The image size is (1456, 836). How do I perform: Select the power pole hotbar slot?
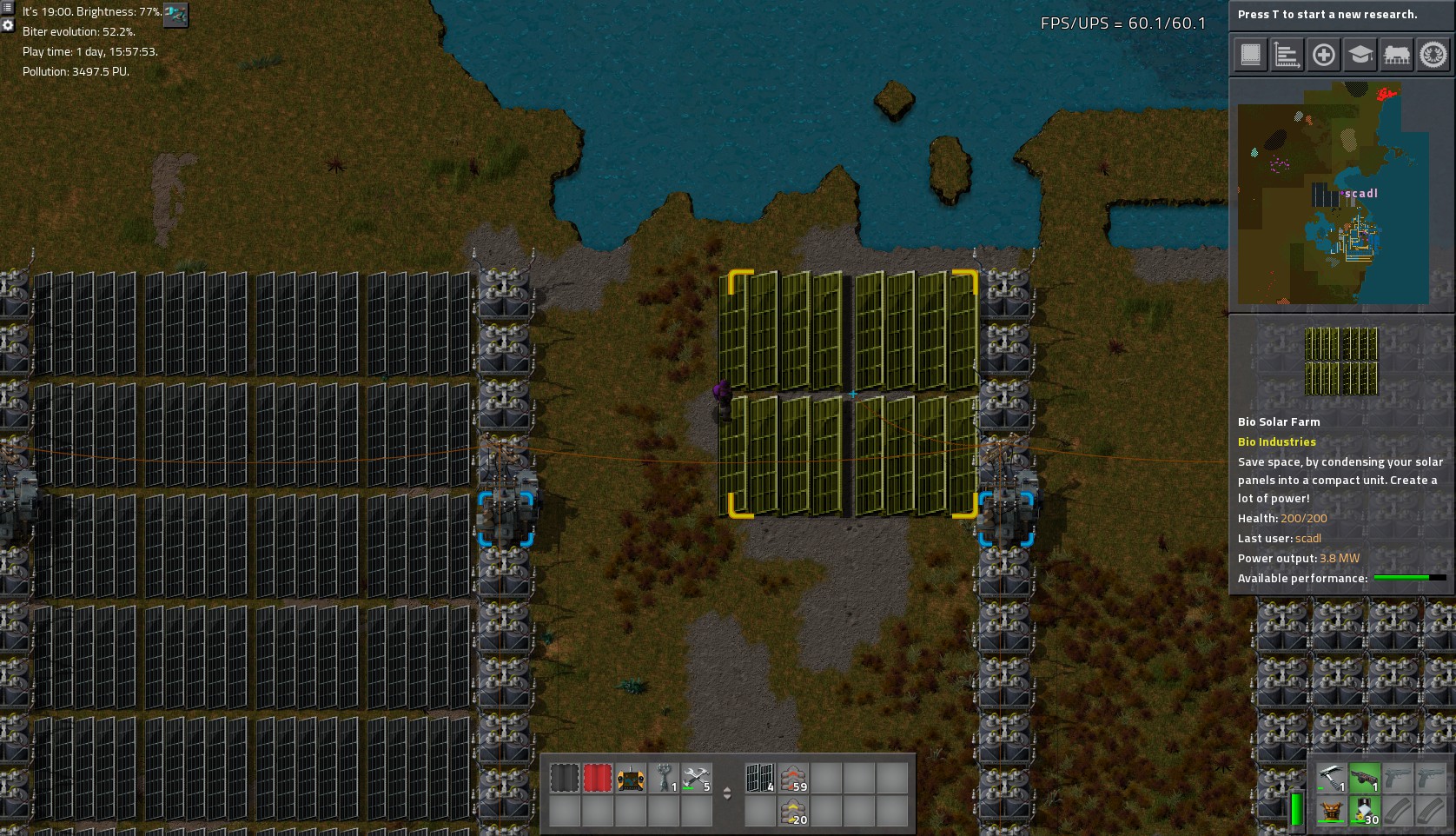click(664, 779)
